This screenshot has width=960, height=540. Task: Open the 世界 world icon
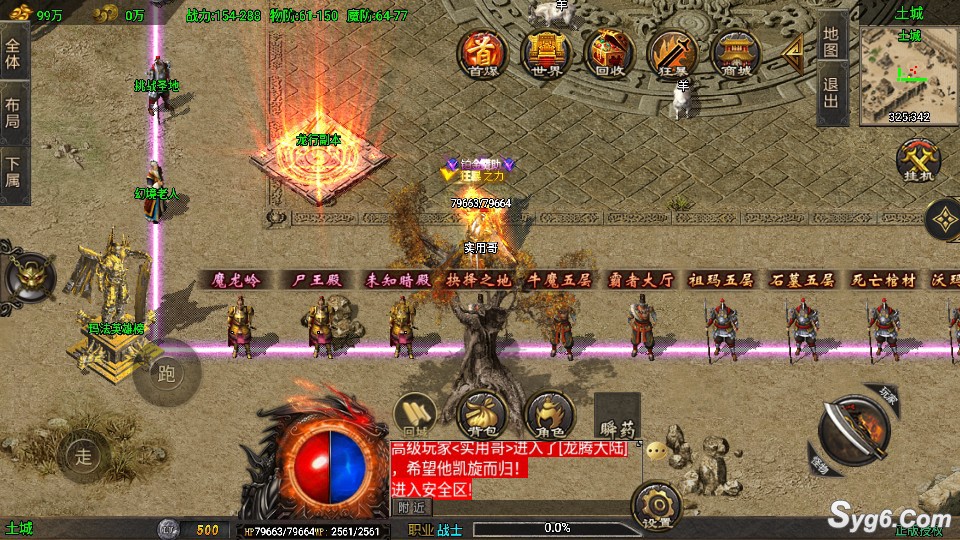(545, 52)
